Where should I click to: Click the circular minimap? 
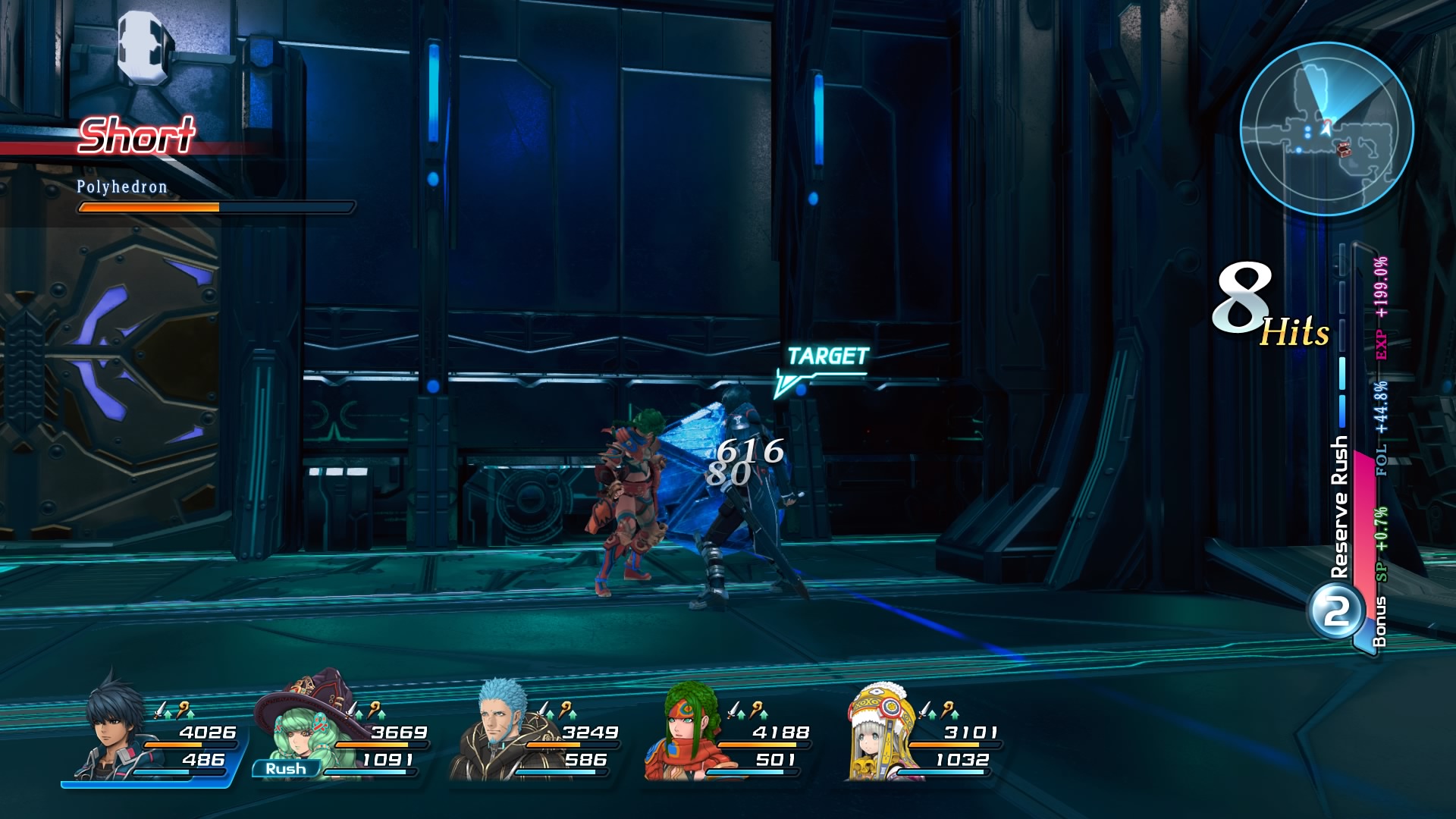[x=1326, y=129]
